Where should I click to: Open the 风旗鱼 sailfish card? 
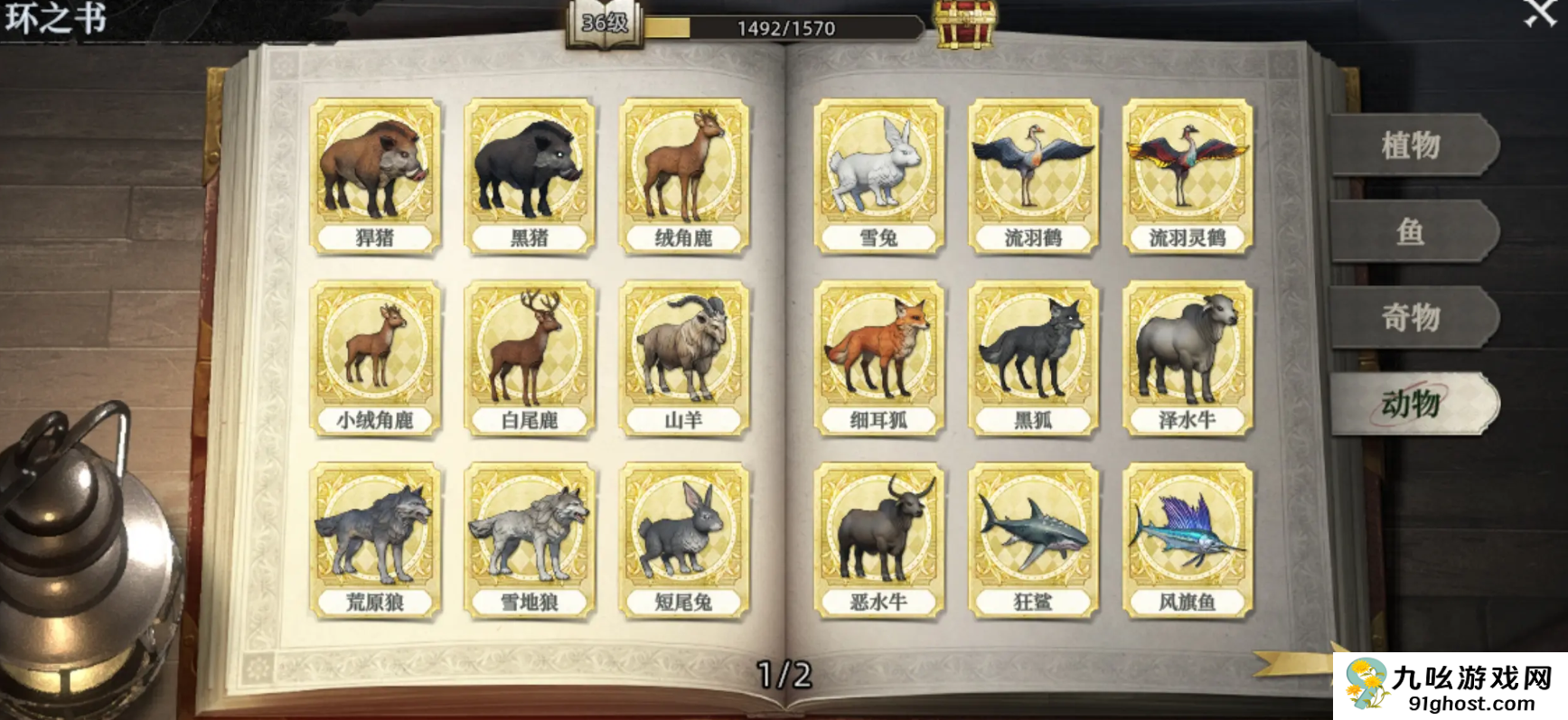pyautogui.click(x=1188, y=541)
